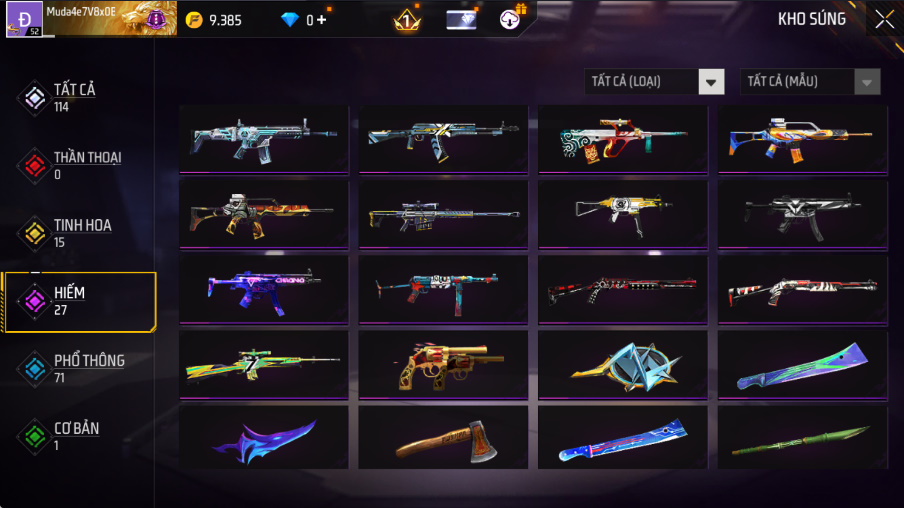Open the gold crown rank icon
This screenshot has width=904, height=508.
click(x=407, y=19)
